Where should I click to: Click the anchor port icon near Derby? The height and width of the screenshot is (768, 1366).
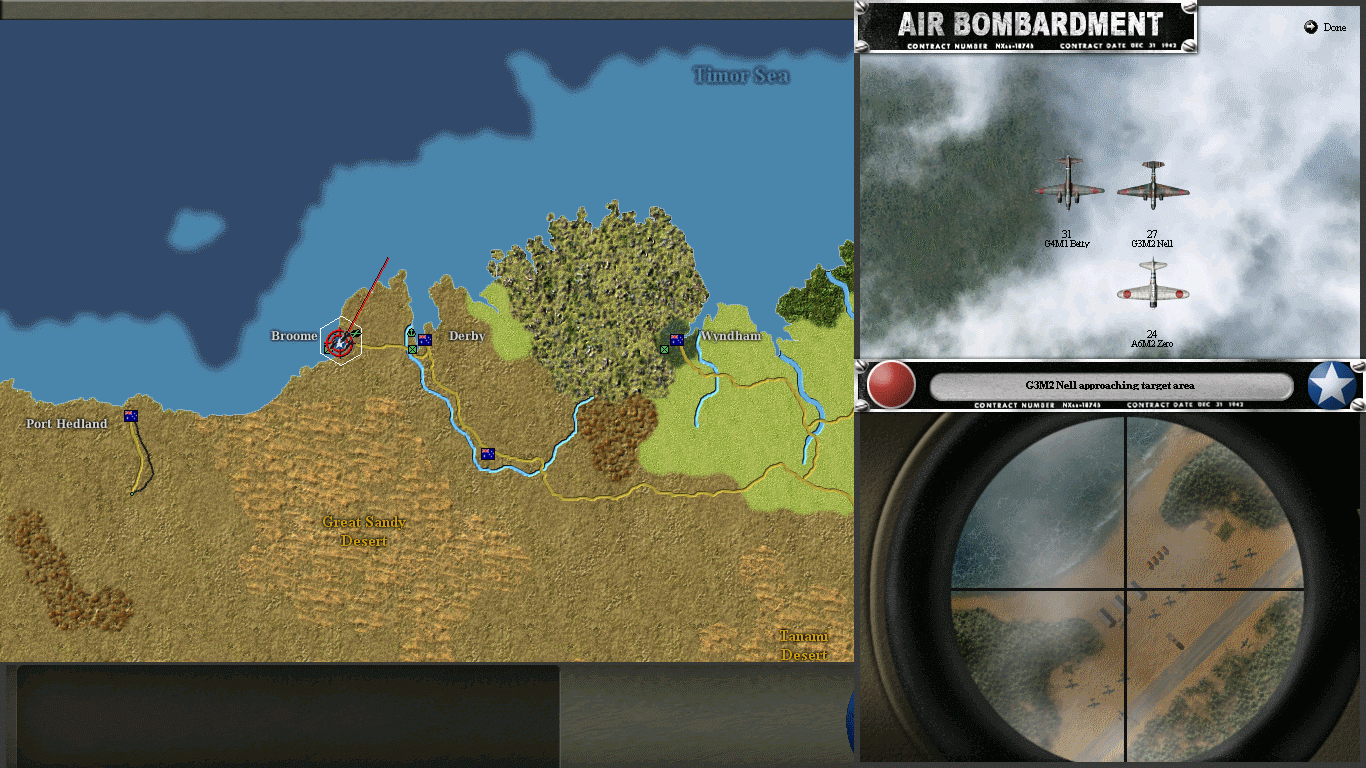(x=411, y=332)
